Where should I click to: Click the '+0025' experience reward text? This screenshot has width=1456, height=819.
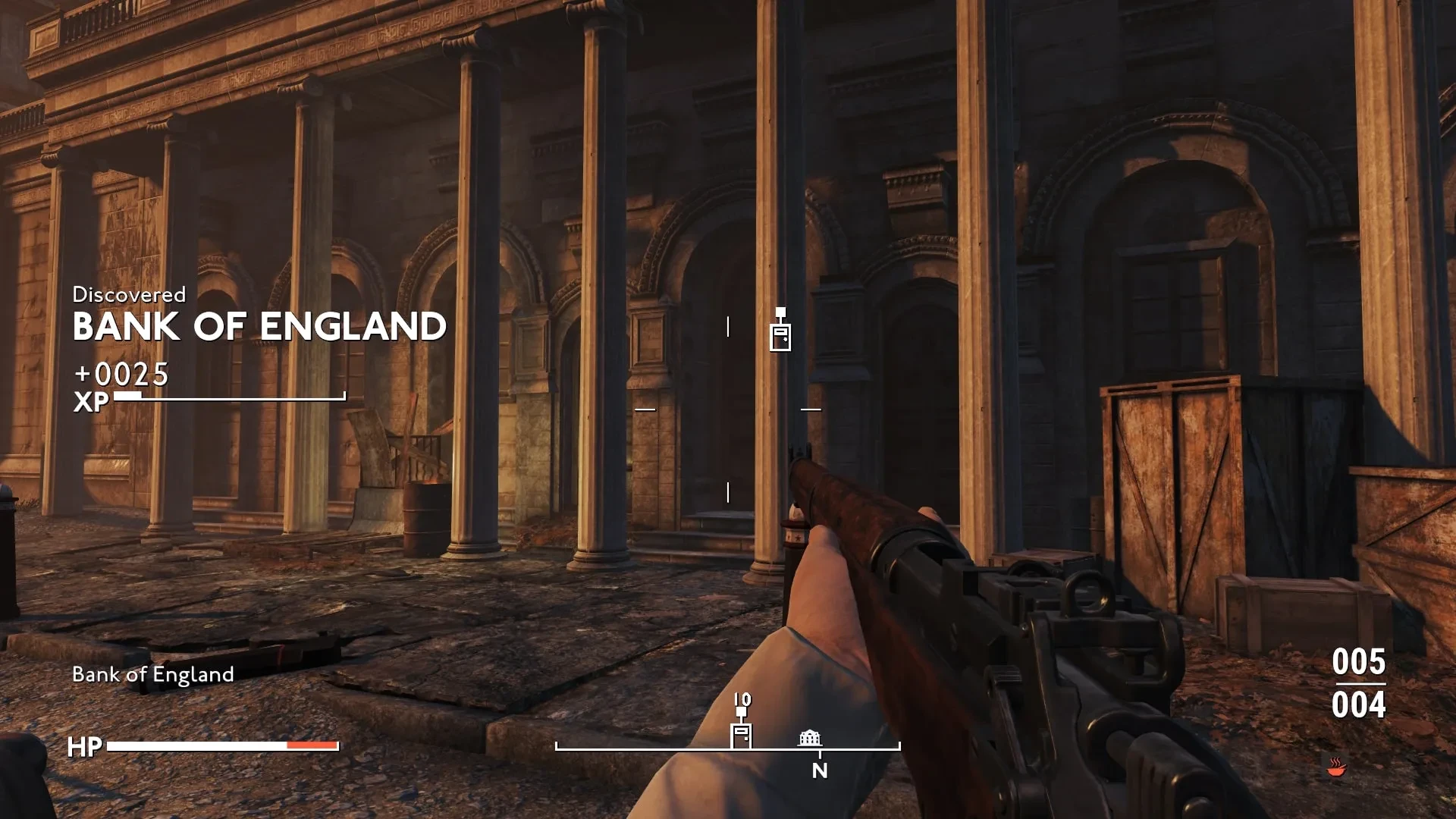121,373
